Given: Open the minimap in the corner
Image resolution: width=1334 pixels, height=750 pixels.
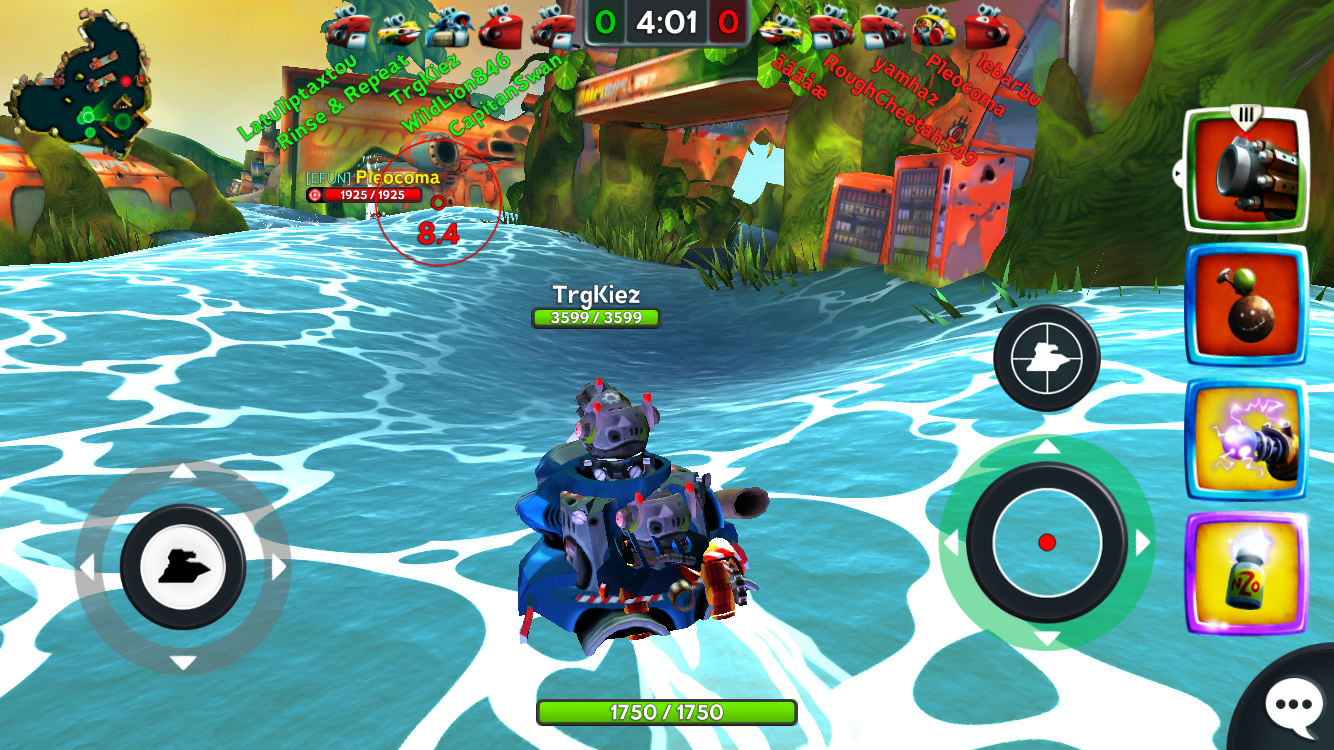Looking at the screenshot, I should pyautogui.click(x=80, y=85).
